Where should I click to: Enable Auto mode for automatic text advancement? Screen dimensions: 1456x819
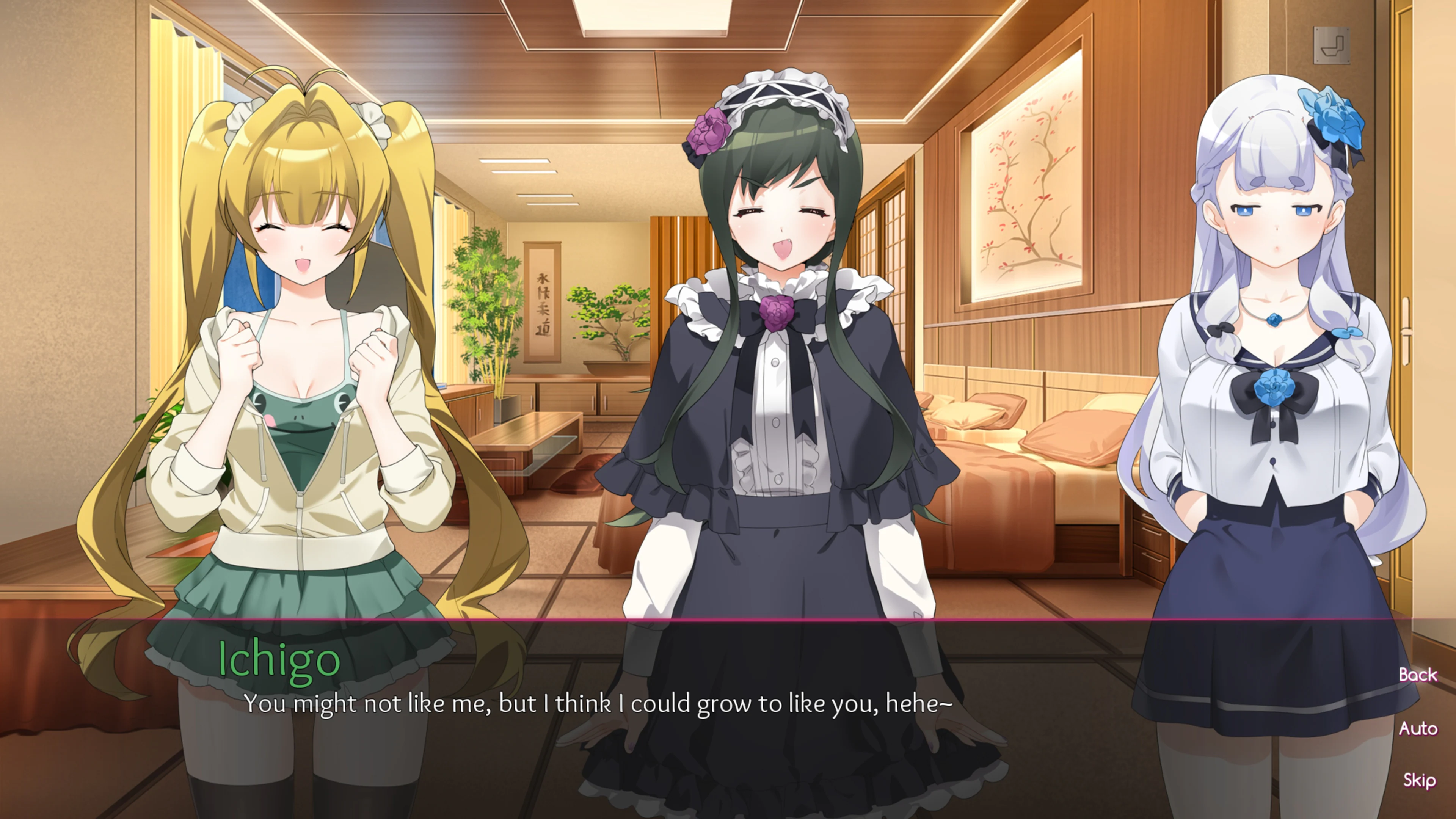1419,728
